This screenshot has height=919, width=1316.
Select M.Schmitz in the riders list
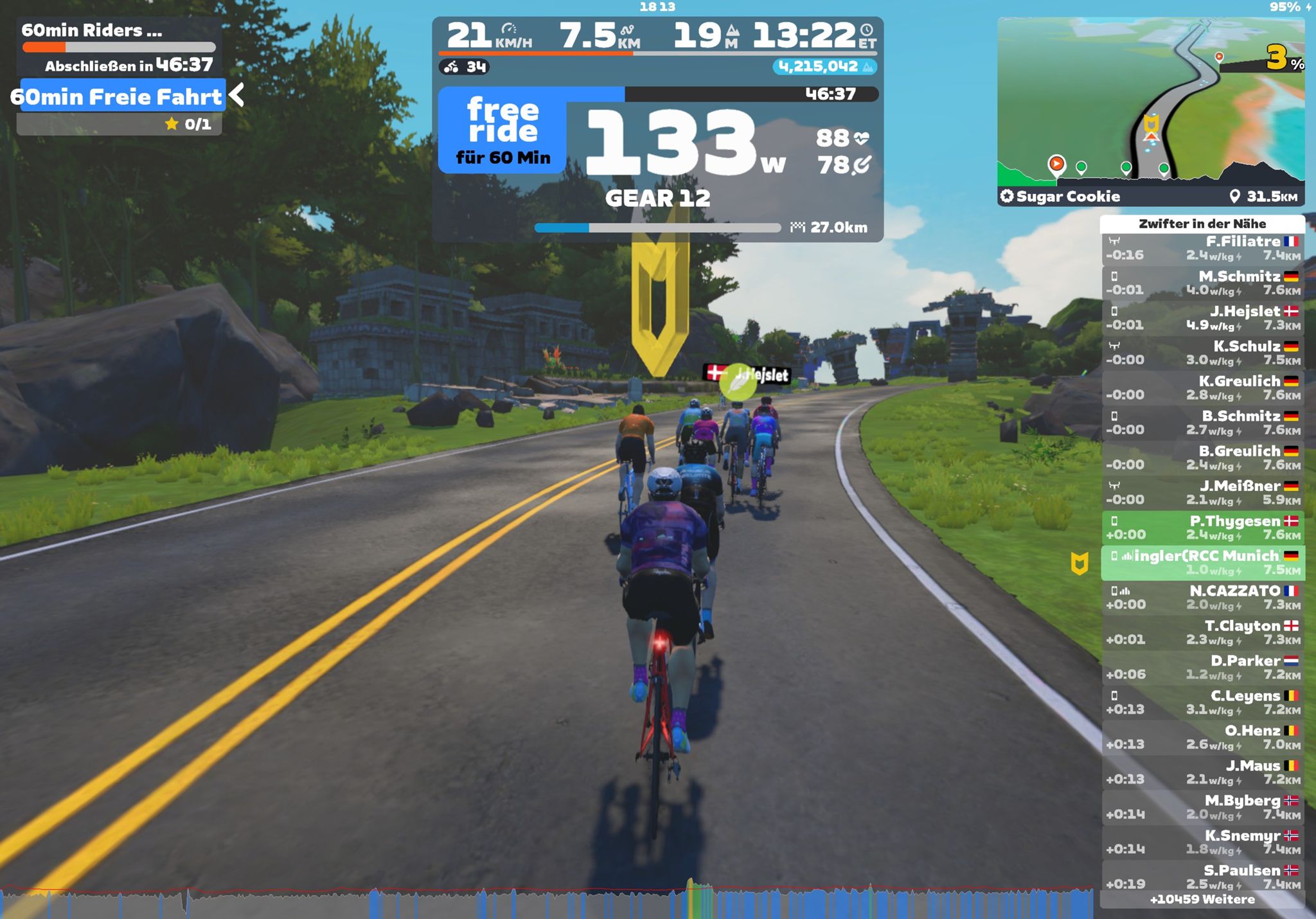point(1202,283)
